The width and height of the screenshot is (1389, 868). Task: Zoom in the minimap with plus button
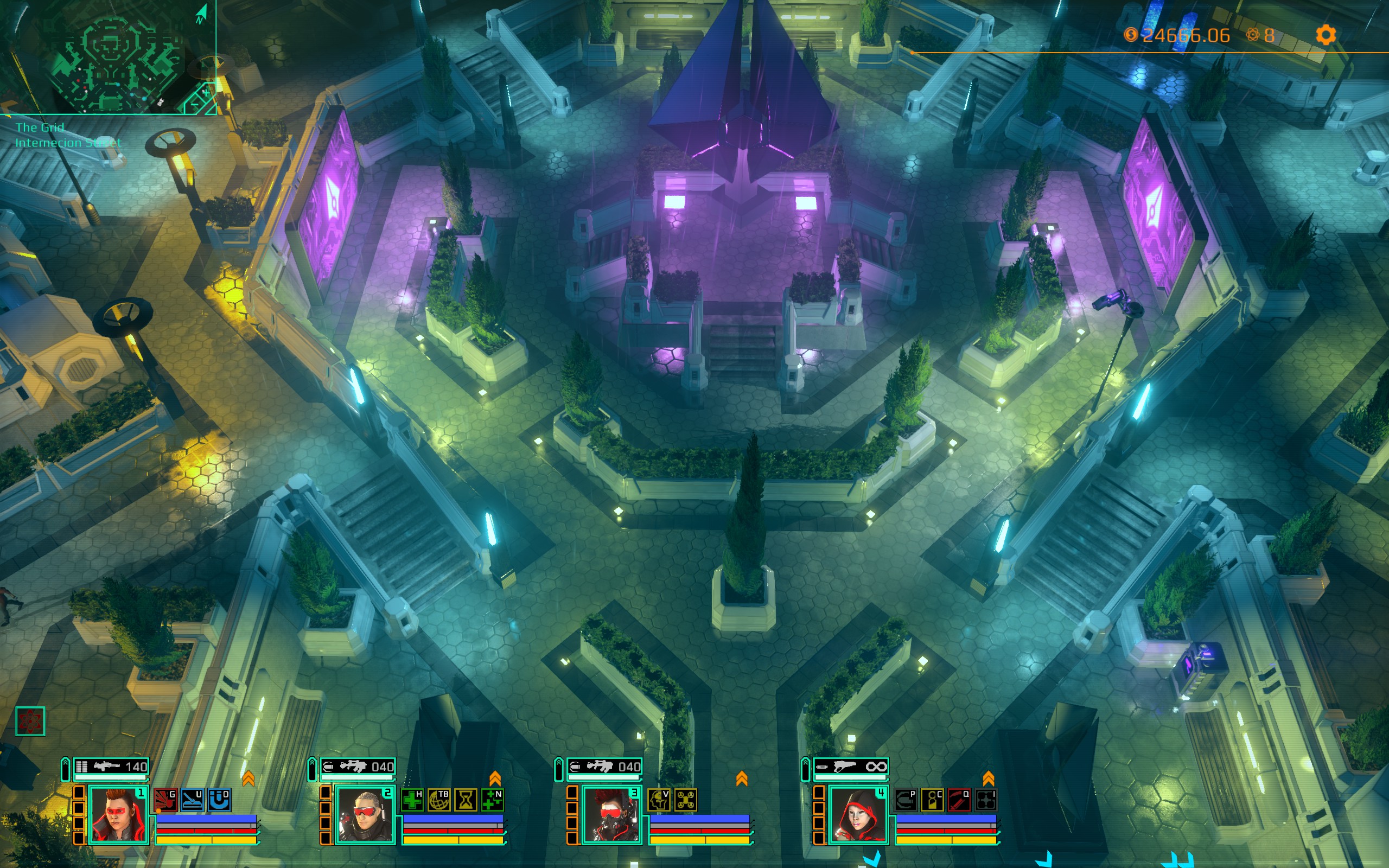pos(206,92)
